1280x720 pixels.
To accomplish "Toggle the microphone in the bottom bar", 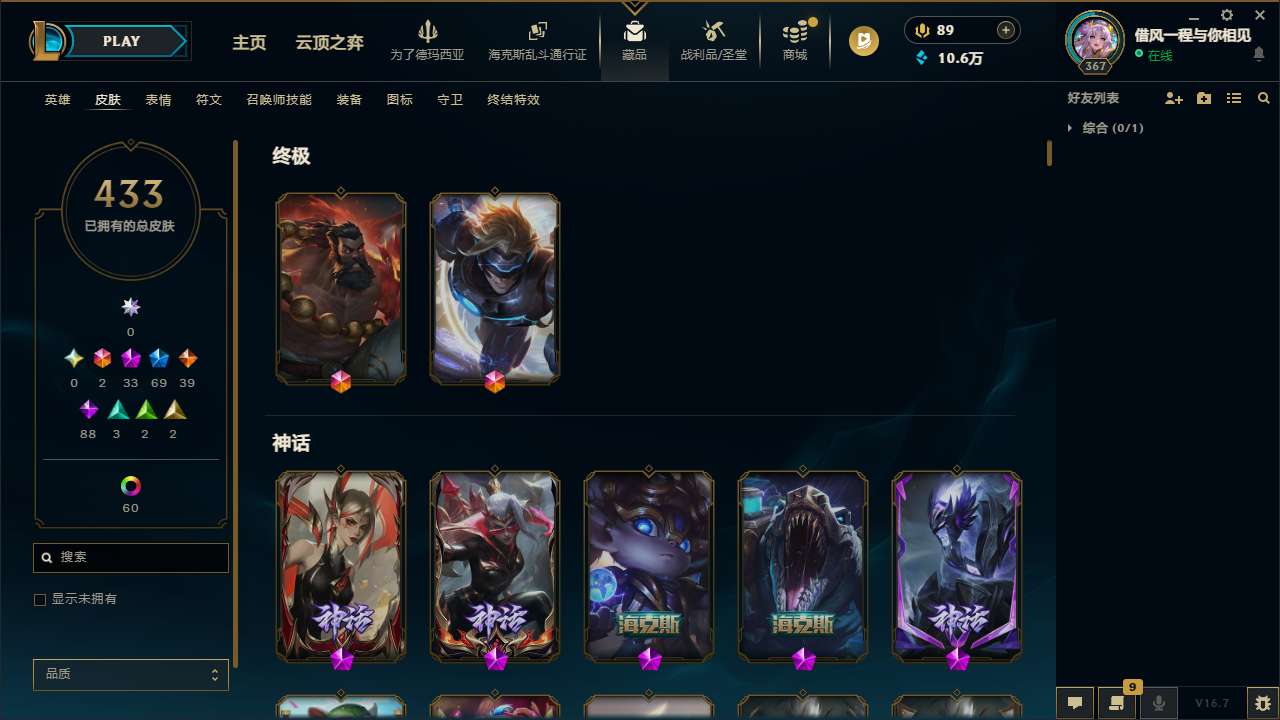I will [1158, 703].
